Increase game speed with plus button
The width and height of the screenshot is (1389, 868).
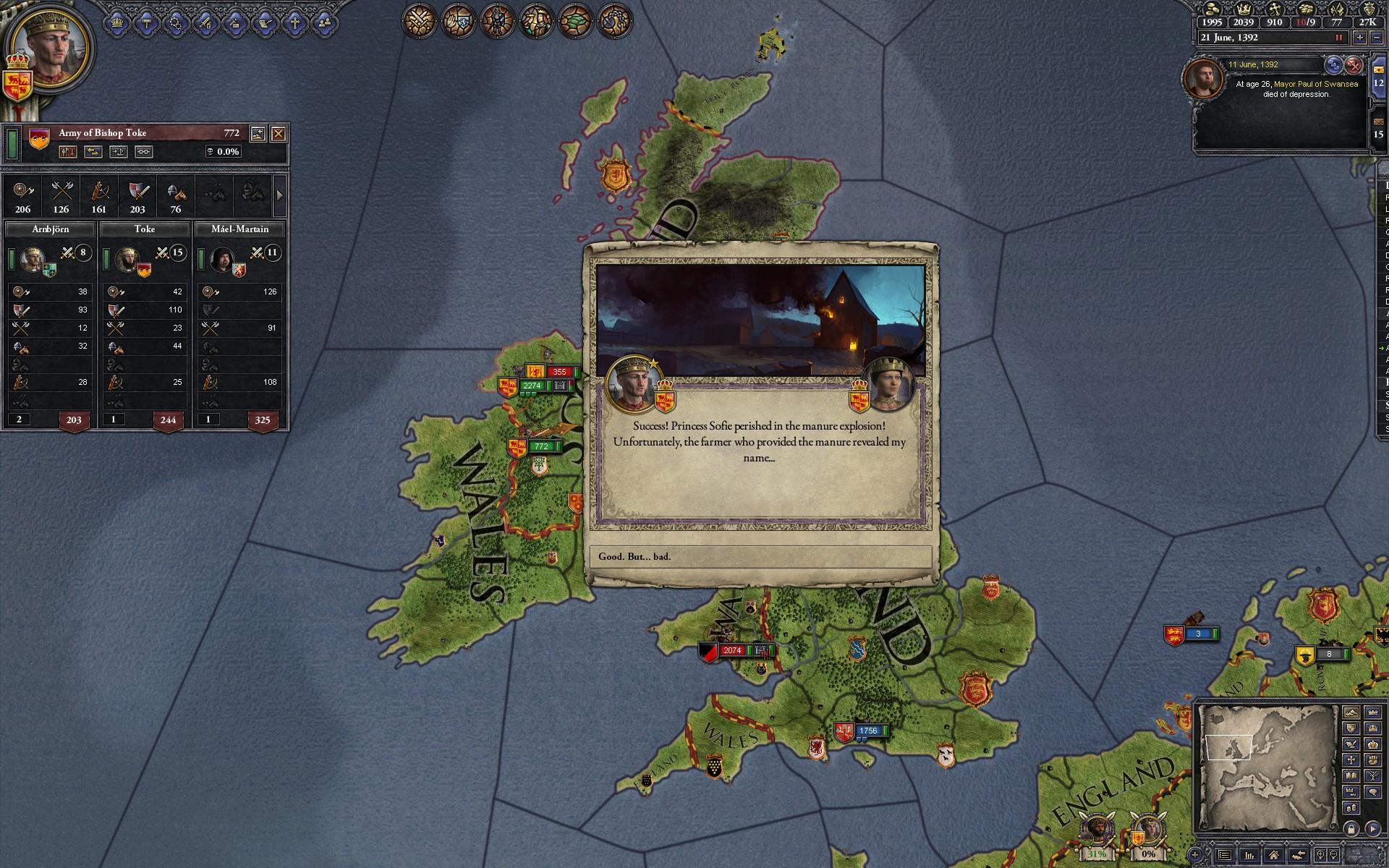click(1360, 38)
